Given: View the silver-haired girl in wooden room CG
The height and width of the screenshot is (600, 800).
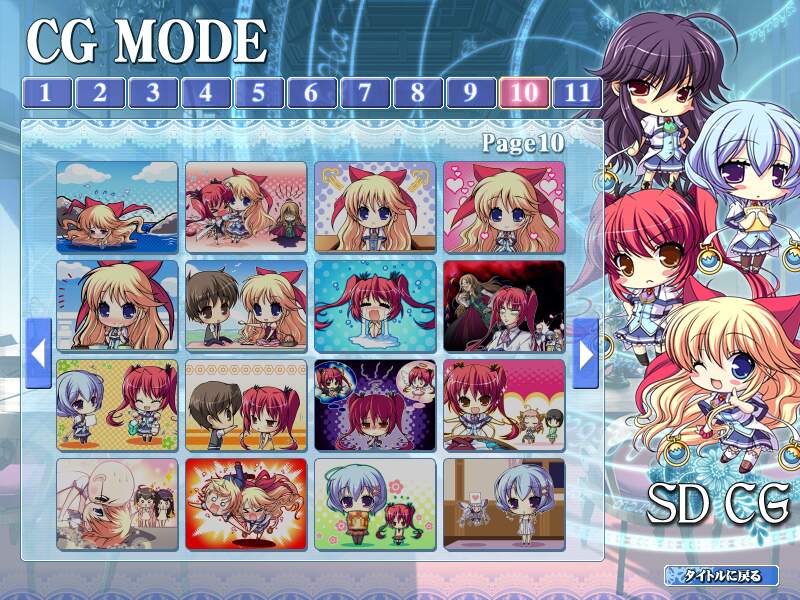Looking at the screenshot, I should click(x=504, y=504).
